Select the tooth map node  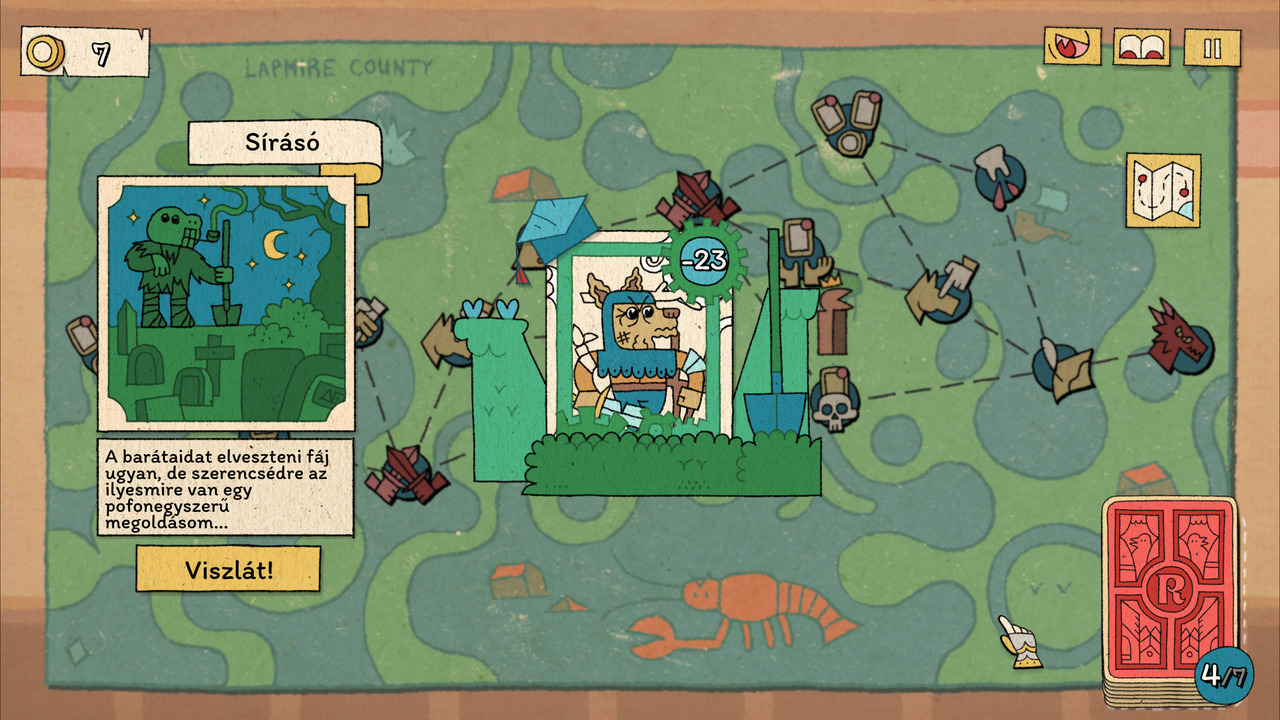pyautogui.click(x=996, y=172)
